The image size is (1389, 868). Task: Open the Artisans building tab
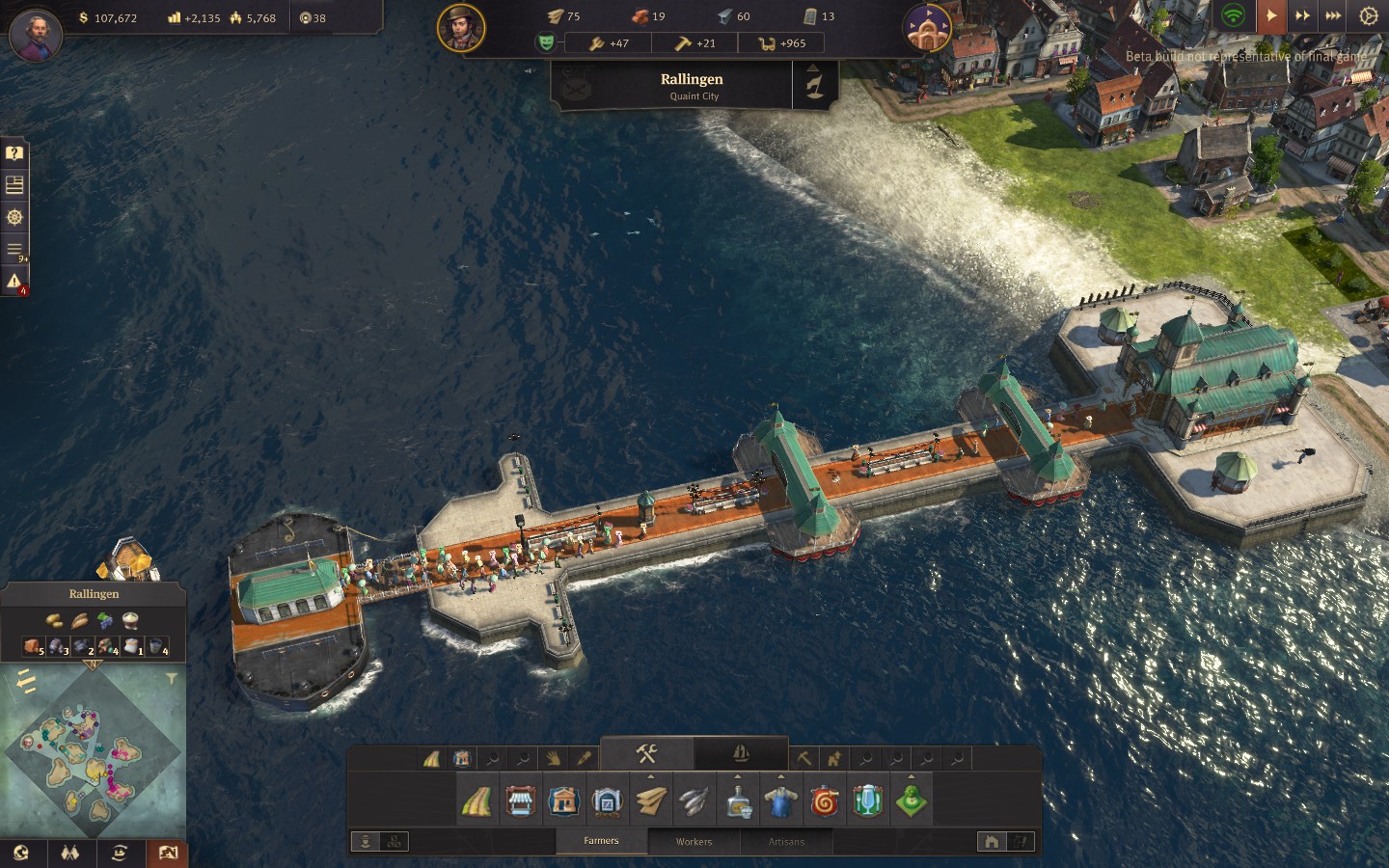coord(786,841)
